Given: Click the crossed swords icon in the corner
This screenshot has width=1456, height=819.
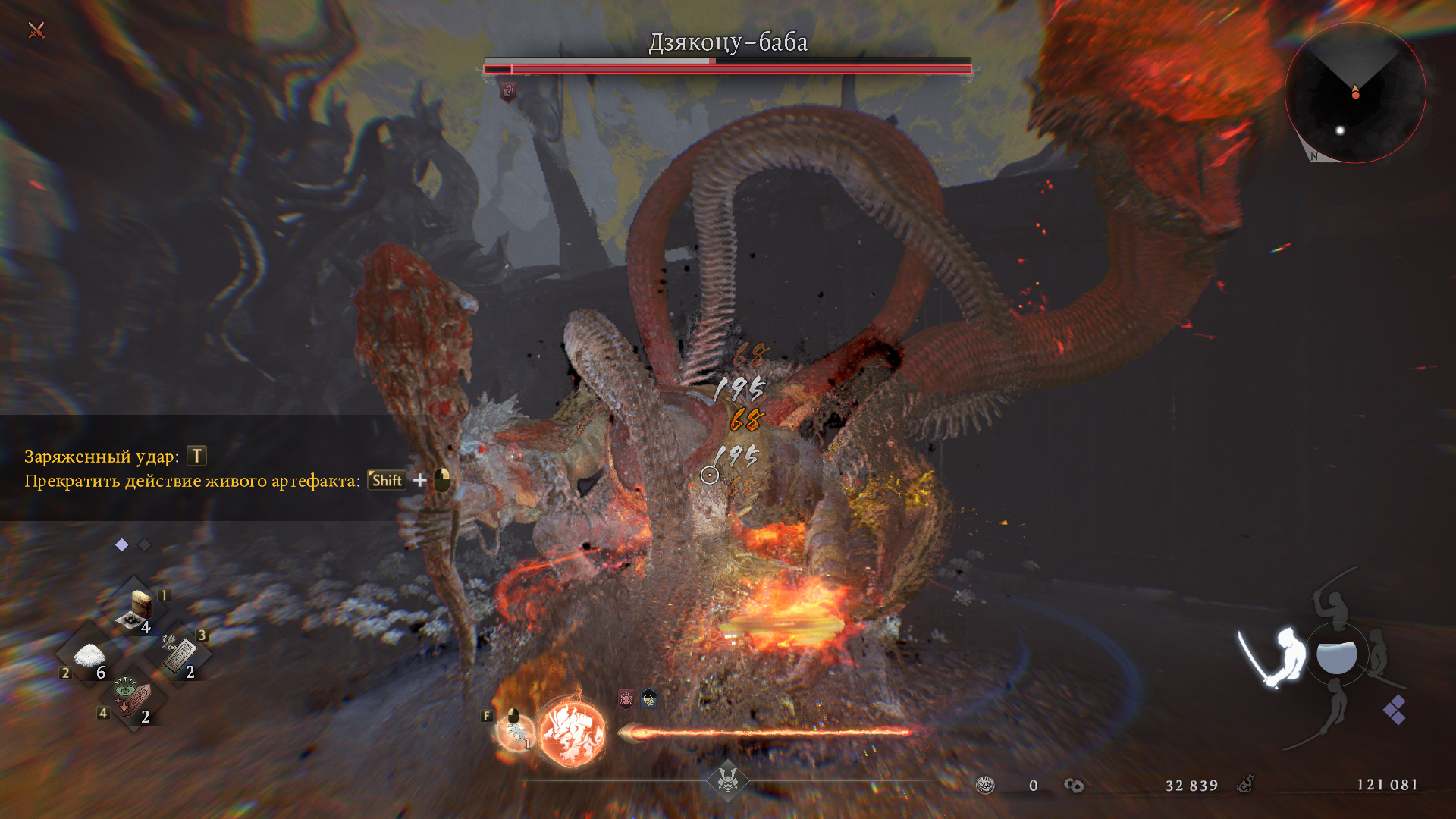Looking at the screenshot, I should point(36,30).
